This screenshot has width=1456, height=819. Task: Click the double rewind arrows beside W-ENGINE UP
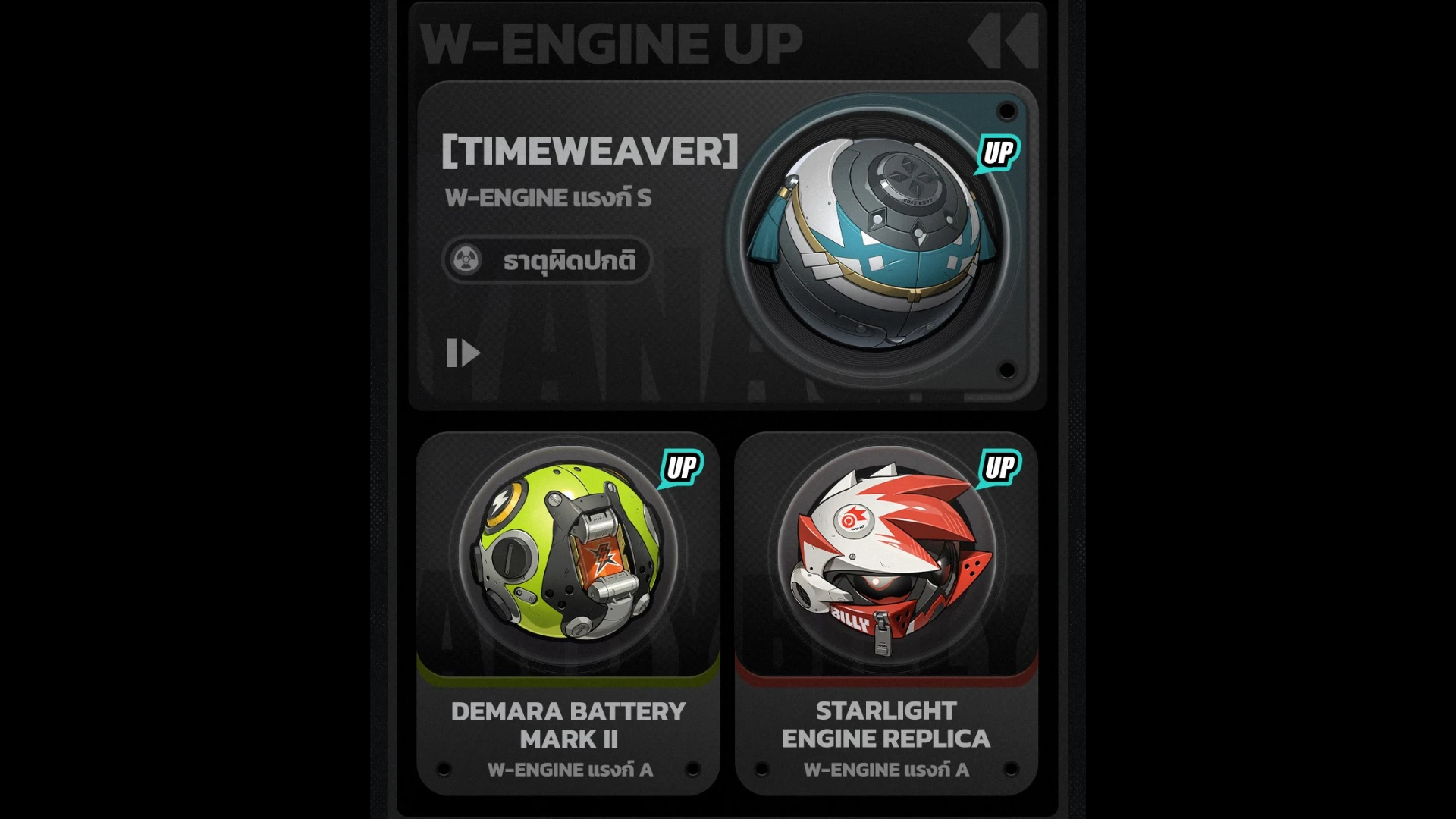click(1003, 42)
